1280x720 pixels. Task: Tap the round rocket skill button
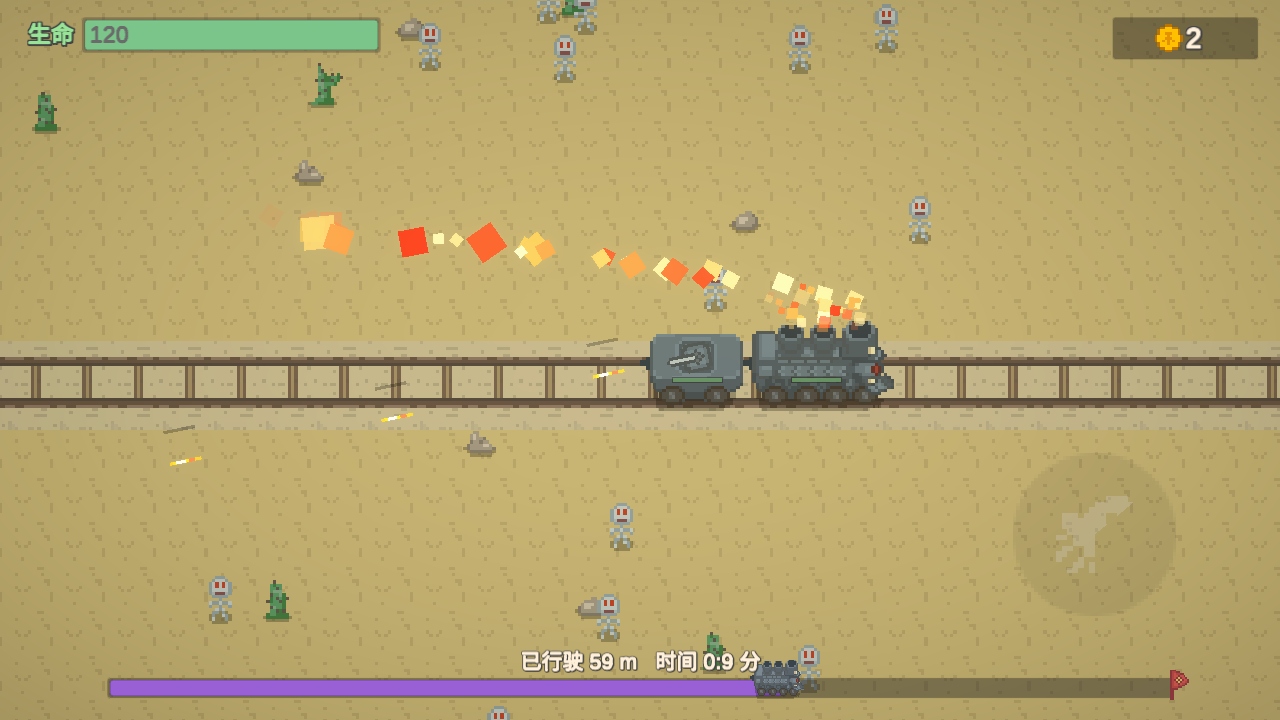[x=1093, y=534]
